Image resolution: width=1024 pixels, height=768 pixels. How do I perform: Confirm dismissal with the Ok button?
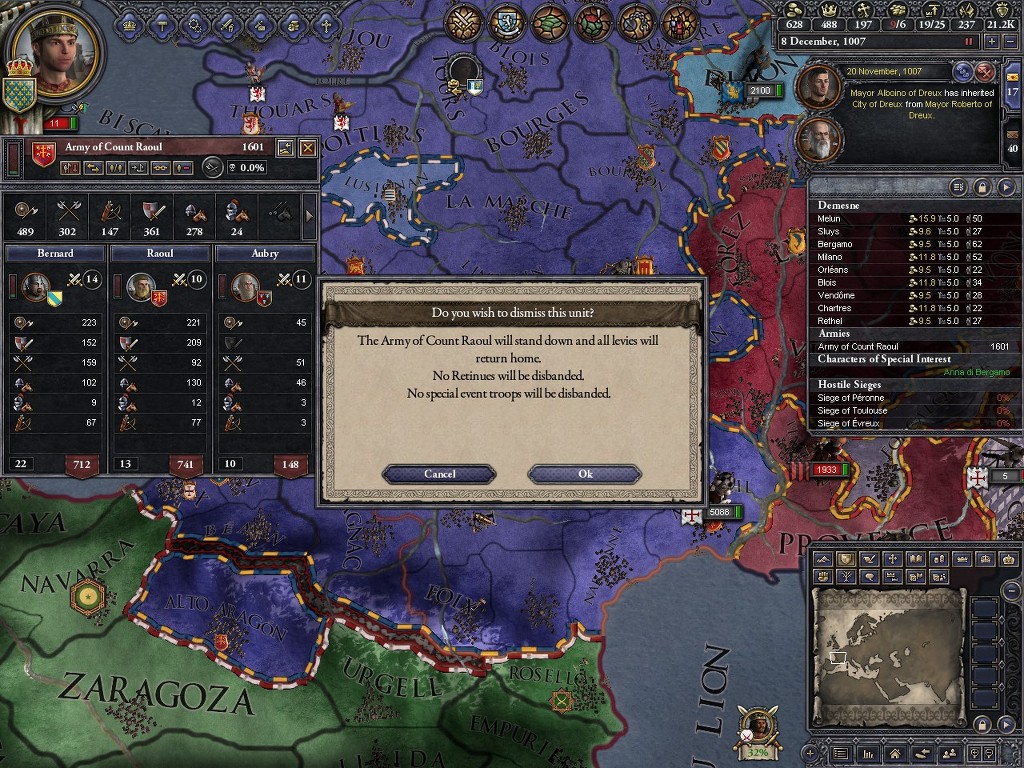coord(585,474)
